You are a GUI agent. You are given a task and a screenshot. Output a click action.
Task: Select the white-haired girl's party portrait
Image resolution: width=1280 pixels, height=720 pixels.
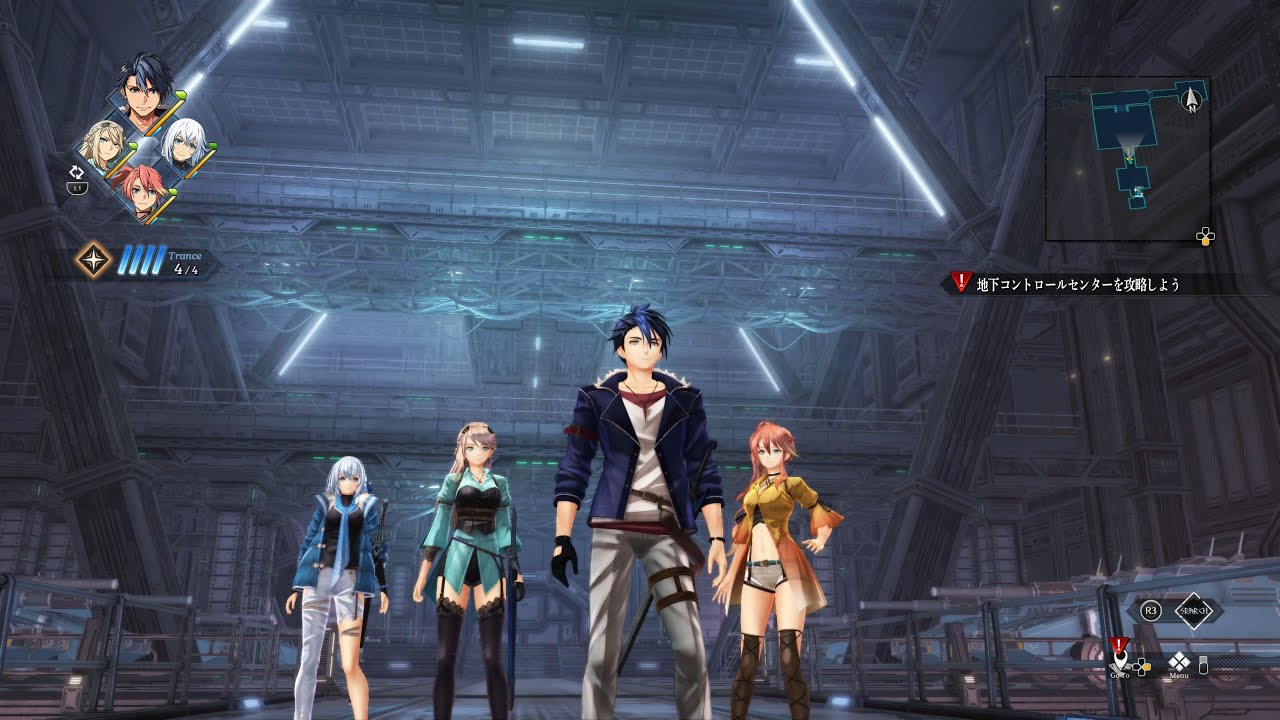click(183, 146)
